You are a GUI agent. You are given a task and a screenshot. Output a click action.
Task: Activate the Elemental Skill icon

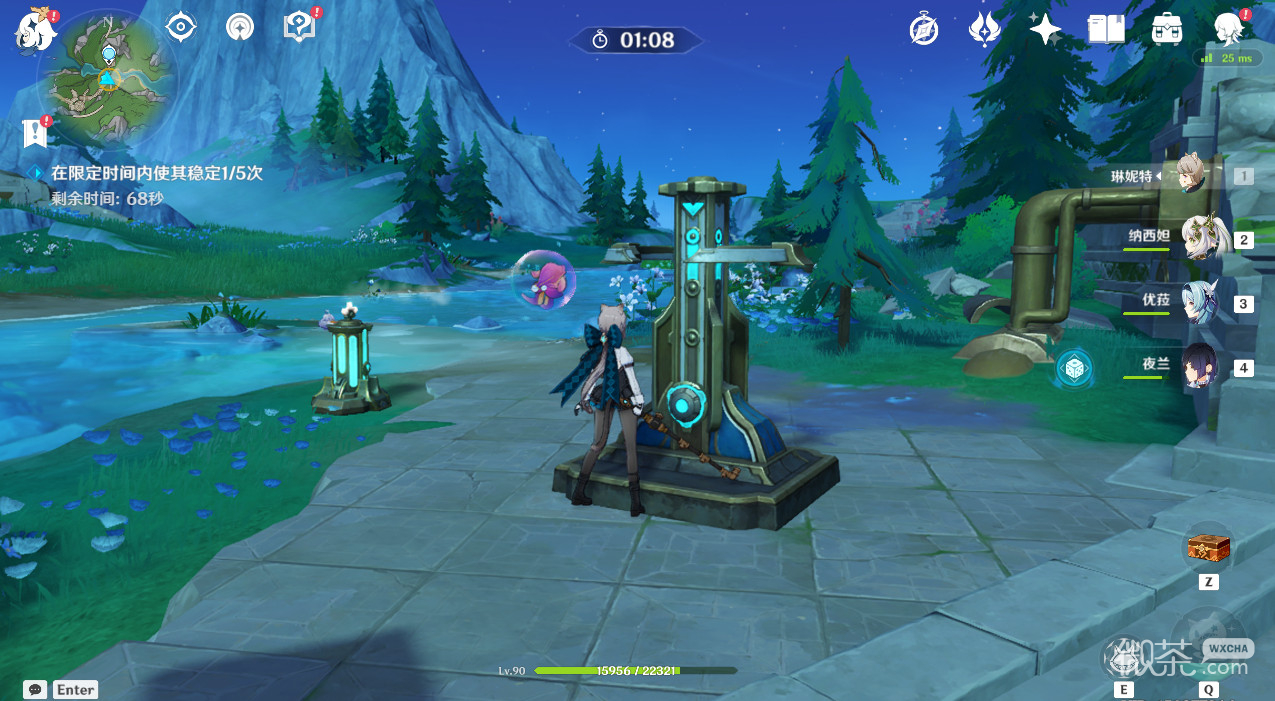1124,657
